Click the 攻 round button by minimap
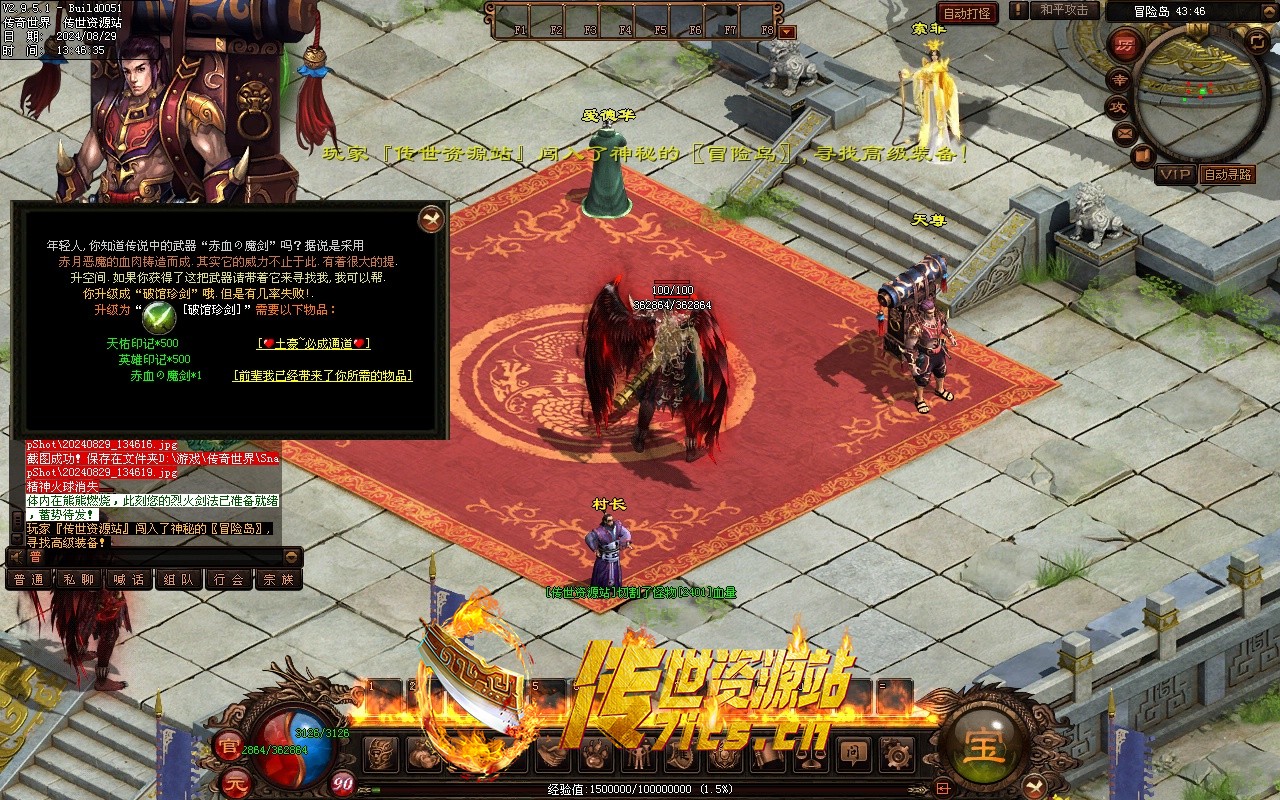Viewport: 1280px width, 800px height. [x=1116, y=106]
